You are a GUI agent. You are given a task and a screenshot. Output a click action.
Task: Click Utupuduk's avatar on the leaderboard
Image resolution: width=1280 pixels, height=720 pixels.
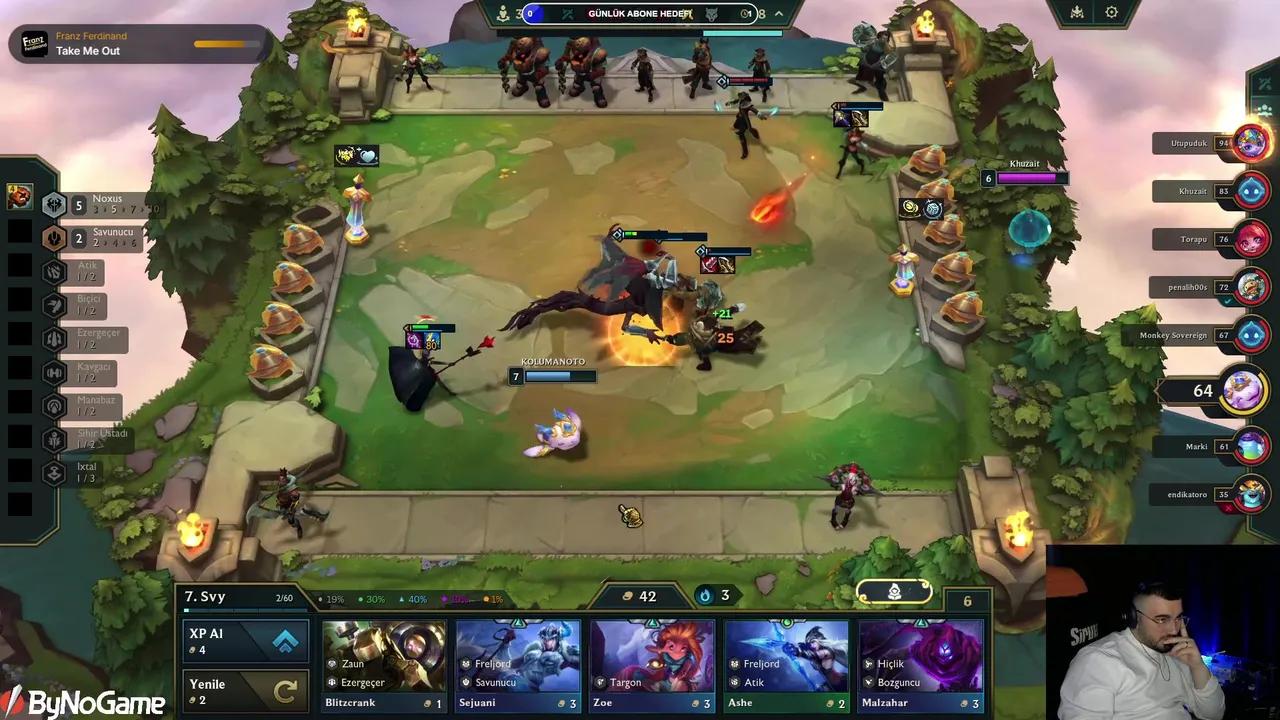(1251, 143)
